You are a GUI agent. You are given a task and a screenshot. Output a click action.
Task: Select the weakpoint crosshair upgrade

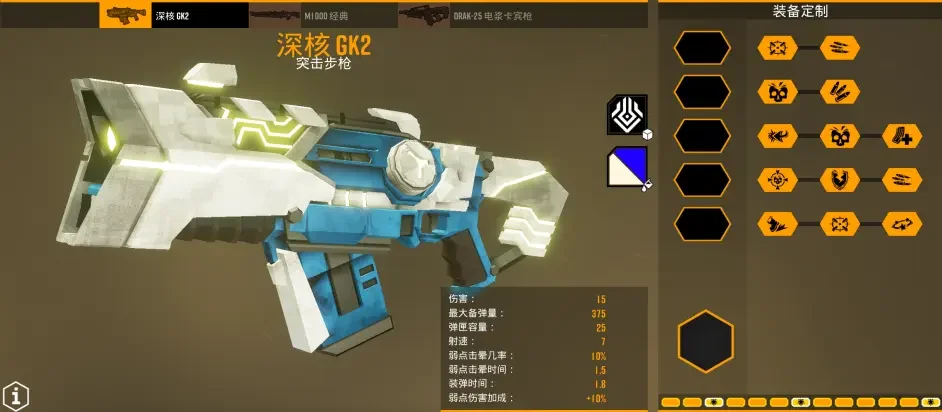(777, 180)
